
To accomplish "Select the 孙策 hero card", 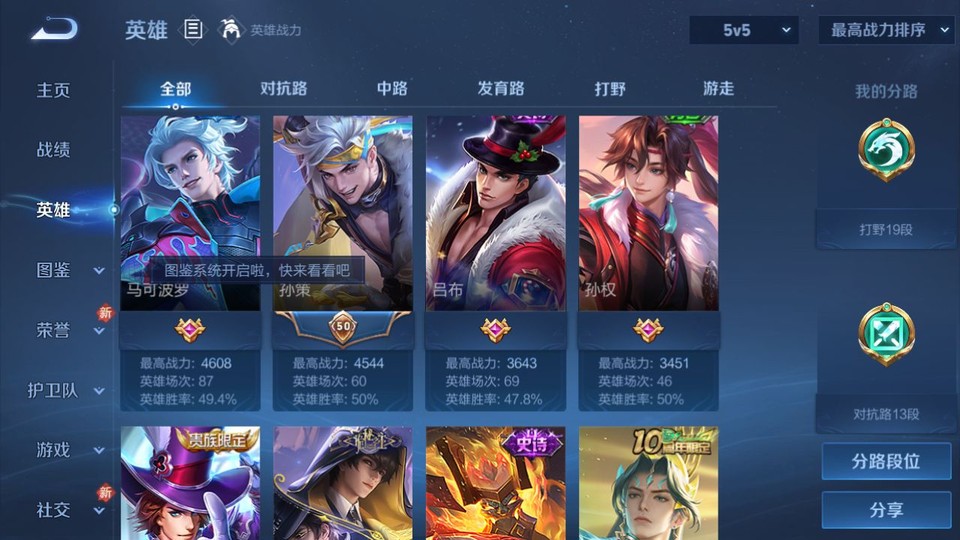I will tap(342, 215).
